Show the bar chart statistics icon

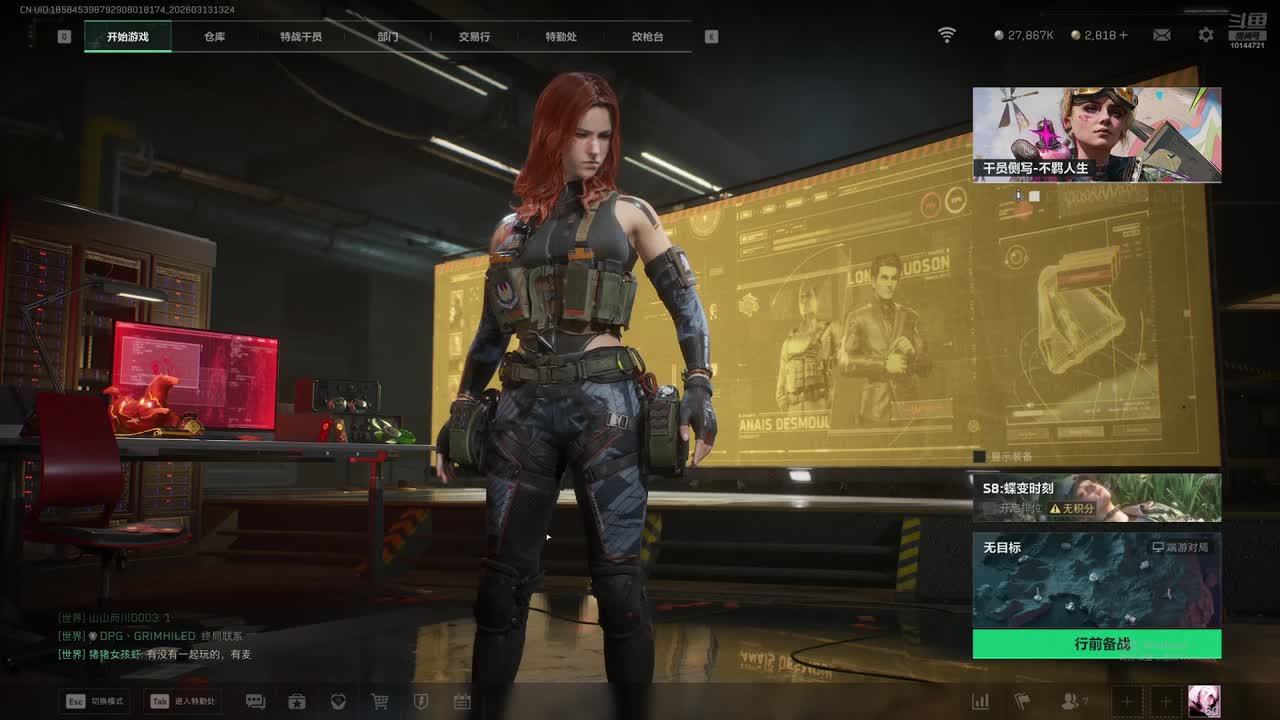pos(981,702)
